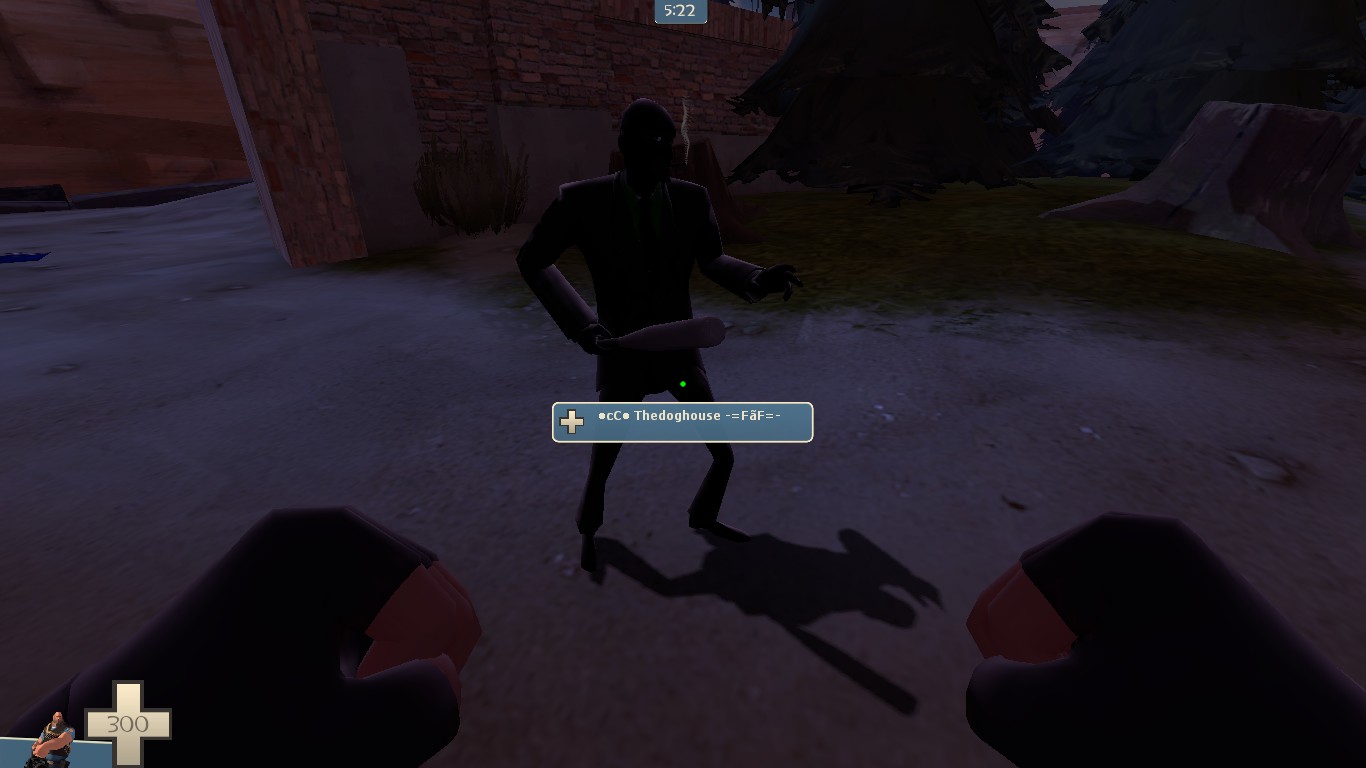The width and height of the screenshot is (1366, 768).
Task: Click the Heavy class portrait icon
Action: (x=54, y=738)
